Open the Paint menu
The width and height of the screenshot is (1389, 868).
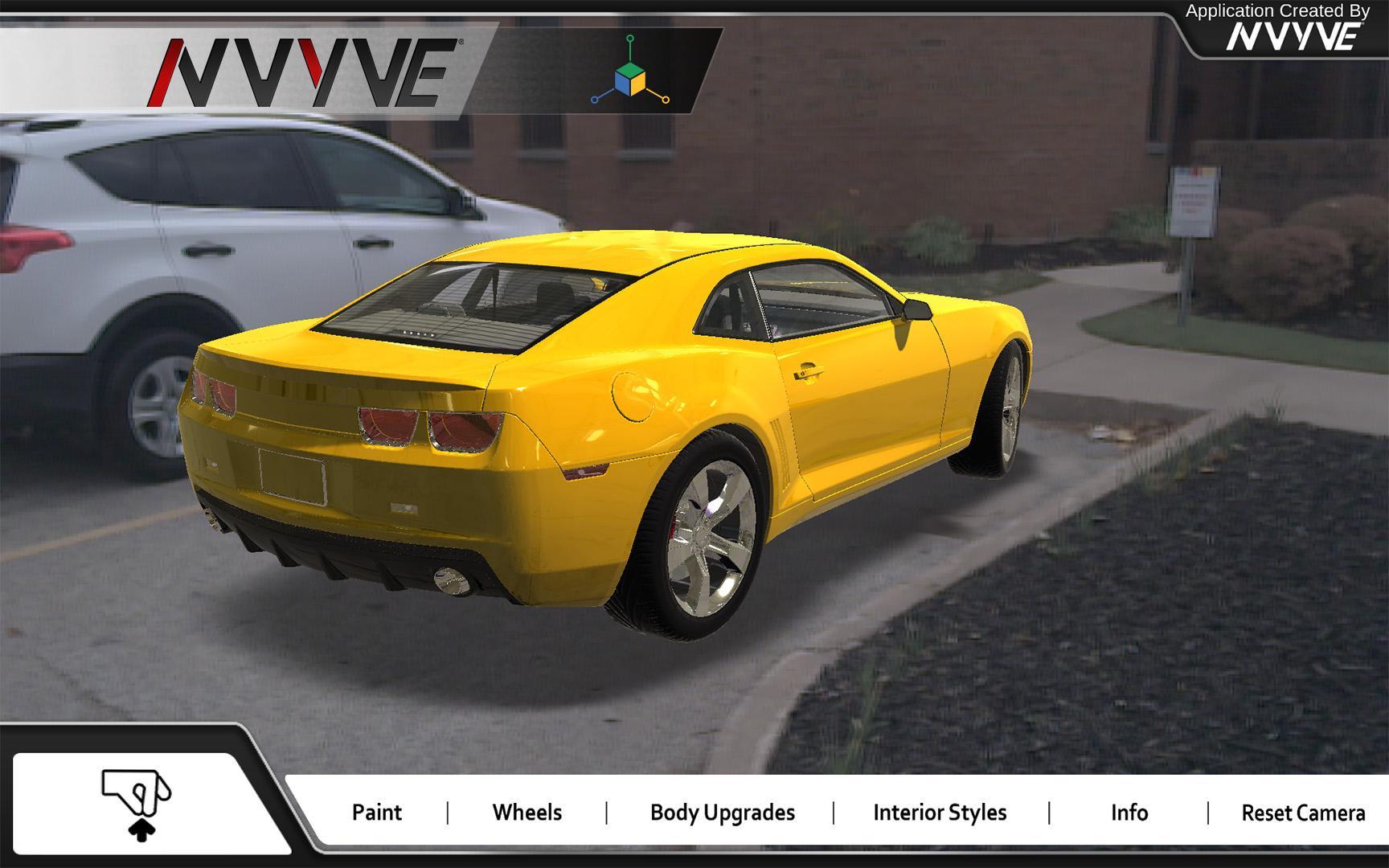click(x=376, y=813)
